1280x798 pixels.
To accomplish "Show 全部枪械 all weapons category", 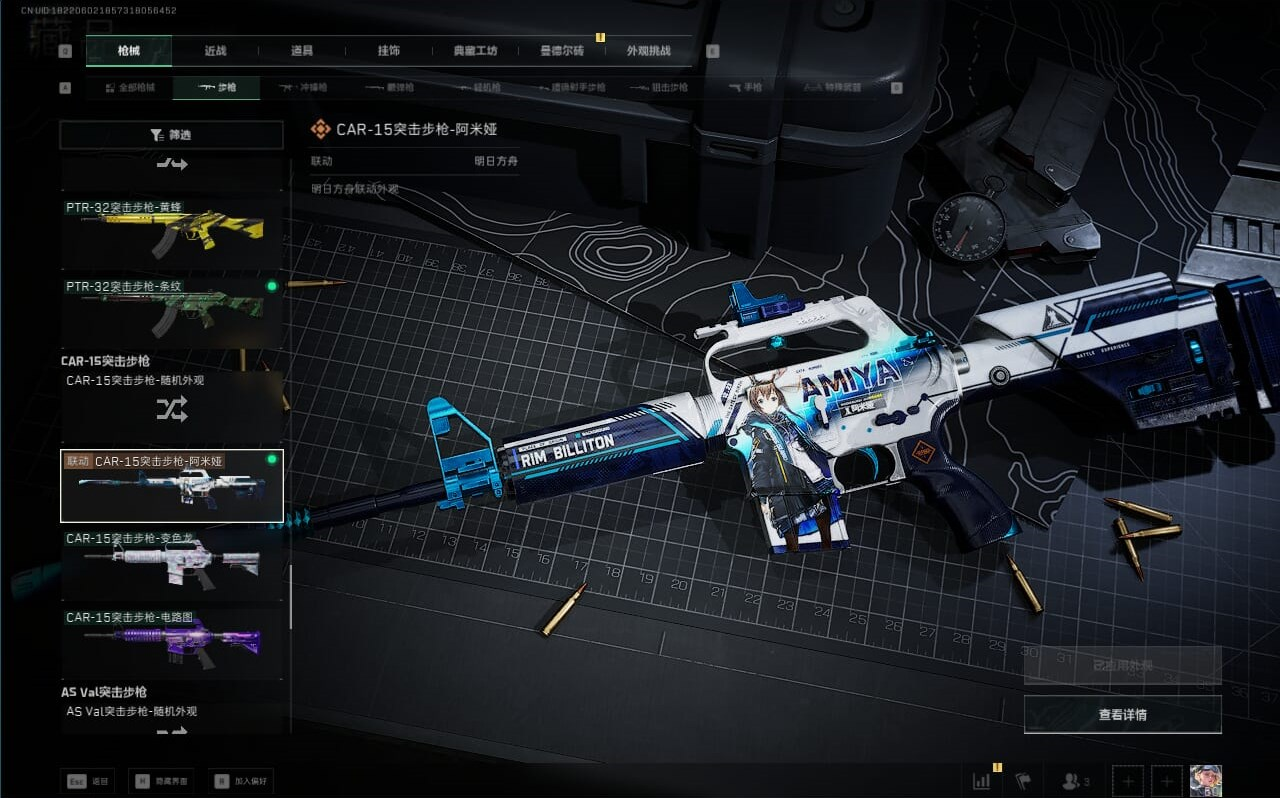I will [131, 88].
